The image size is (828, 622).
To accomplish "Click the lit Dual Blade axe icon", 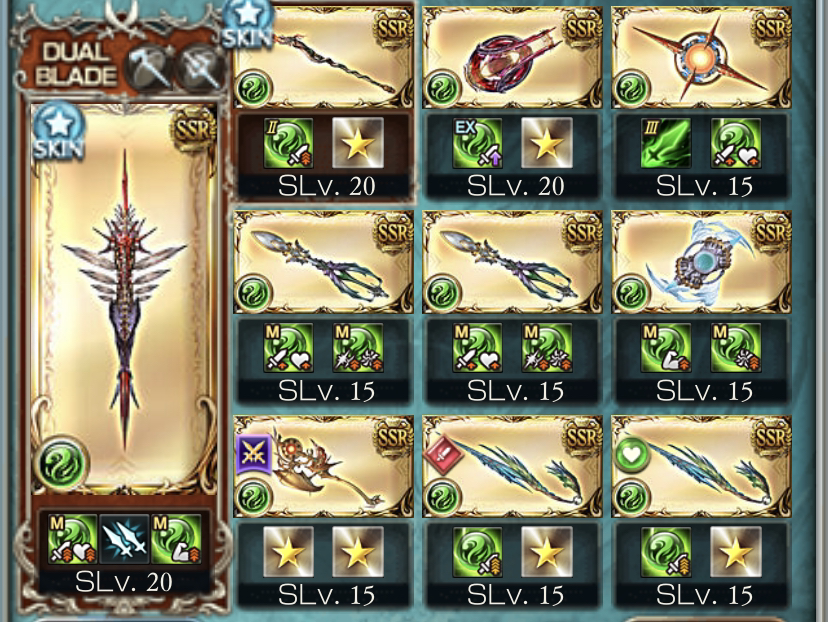I will [x=147, y=68].
